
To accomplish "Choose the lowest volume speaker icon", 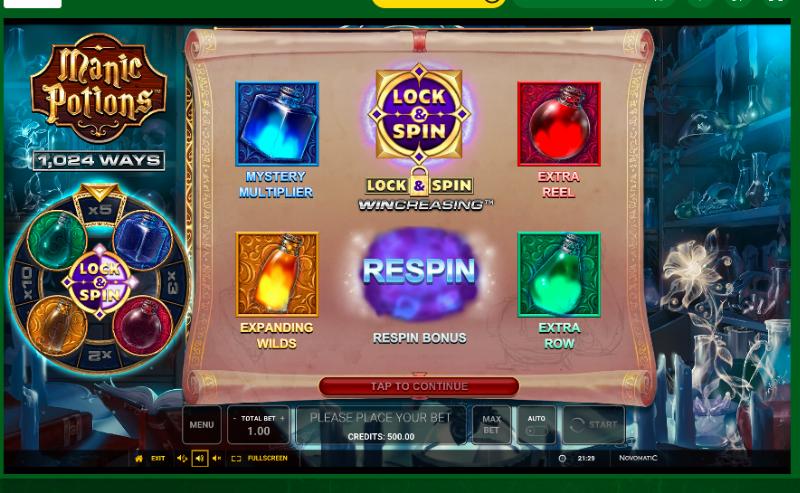I will [217, 458].
